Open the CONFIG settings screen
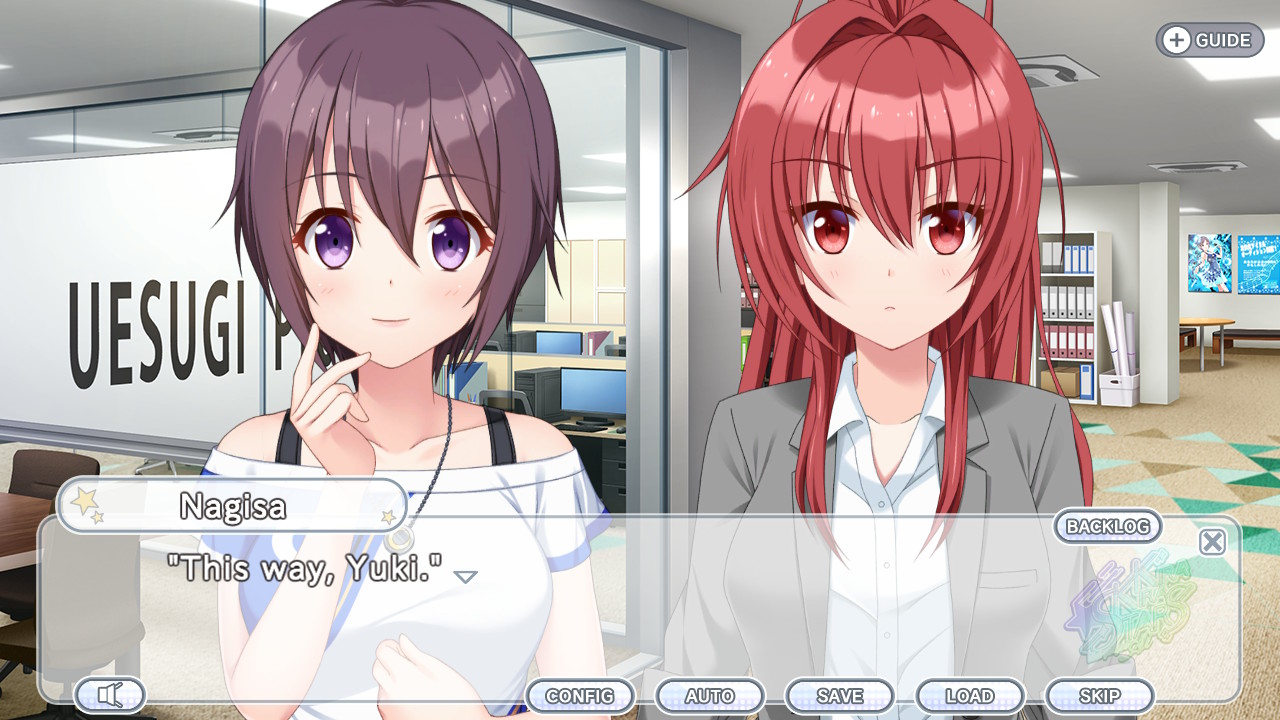The image size is (1280, 720). 581,695
